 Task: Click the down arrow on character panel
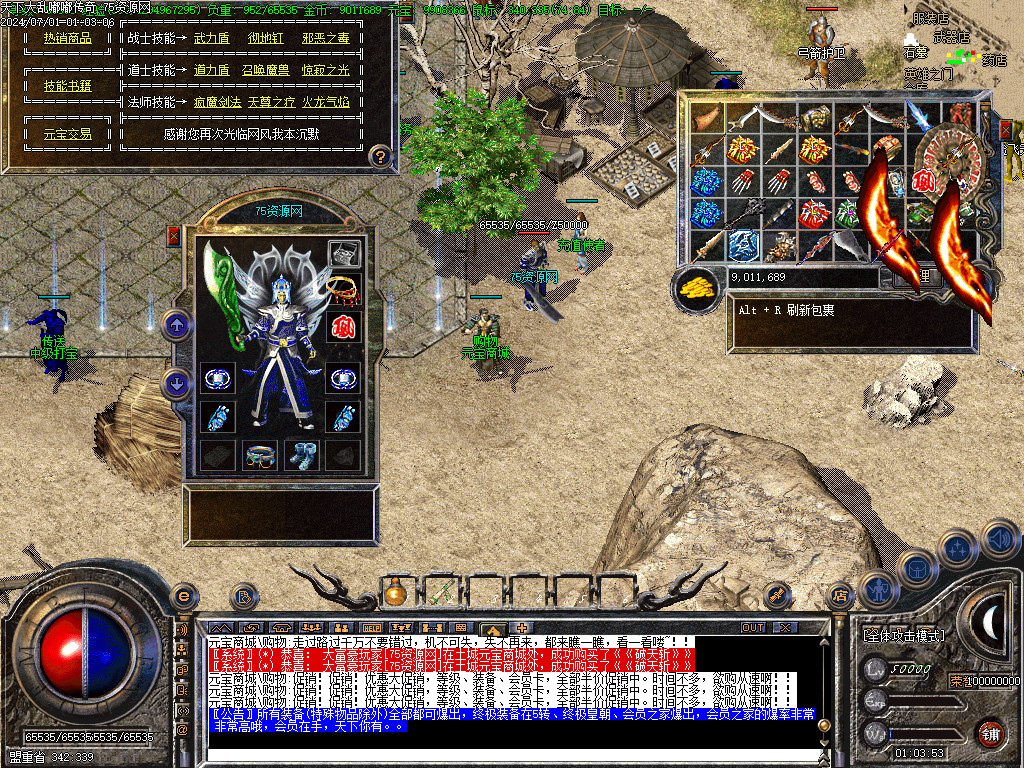176,383
